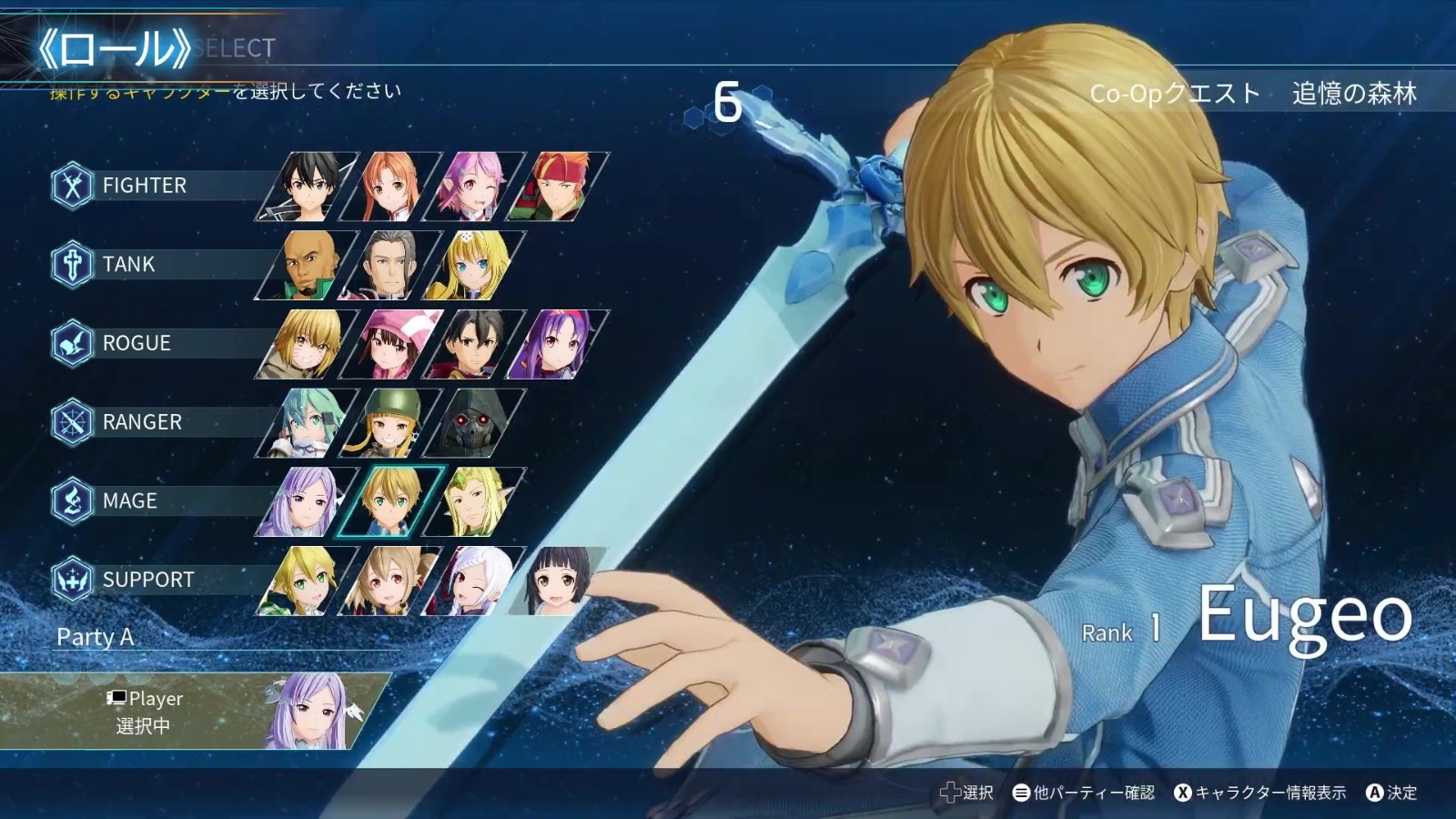Choose the SUPPORT role category
This screenshot has width=1456, height=819.
[x=147, y=581]
